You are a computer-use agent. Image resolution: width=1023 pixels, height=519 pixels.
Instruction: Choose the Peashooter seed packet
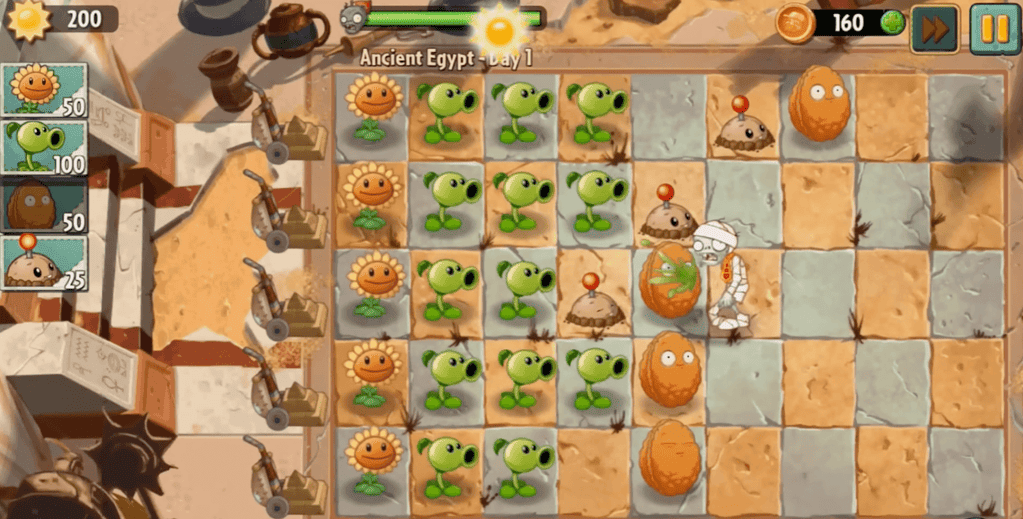(x=44, y=147)
